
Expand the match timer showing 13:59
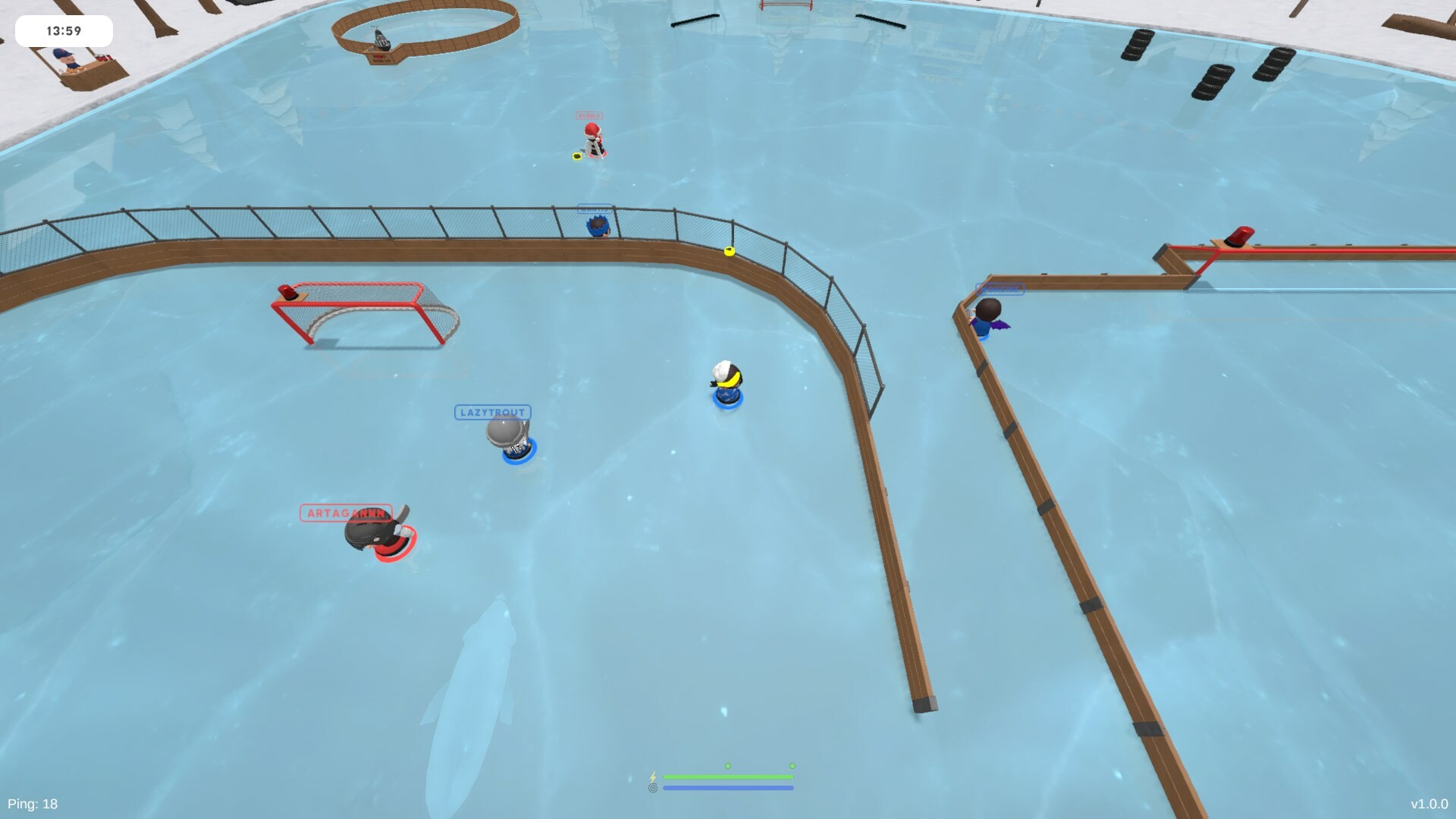pos(64,31)
